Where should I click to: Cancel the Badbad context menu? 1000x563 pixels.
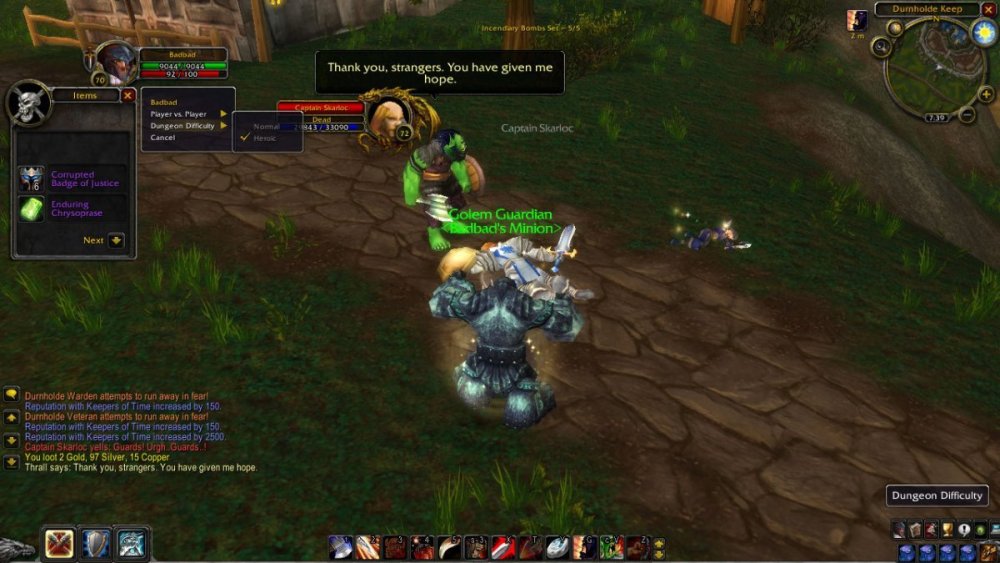pos(163,138)
